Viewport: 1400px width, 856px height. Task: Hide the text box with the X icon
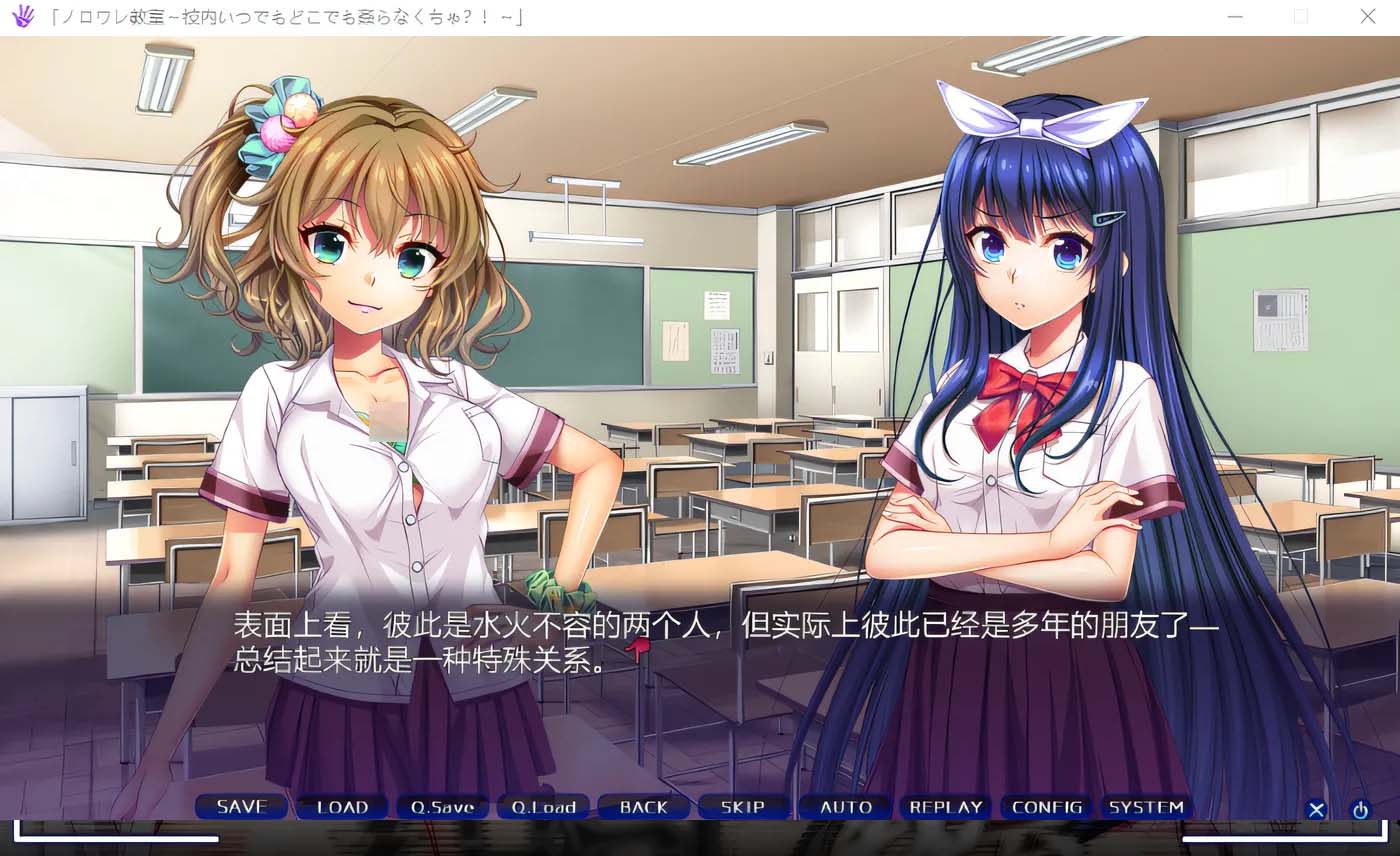pos(1316,810)
